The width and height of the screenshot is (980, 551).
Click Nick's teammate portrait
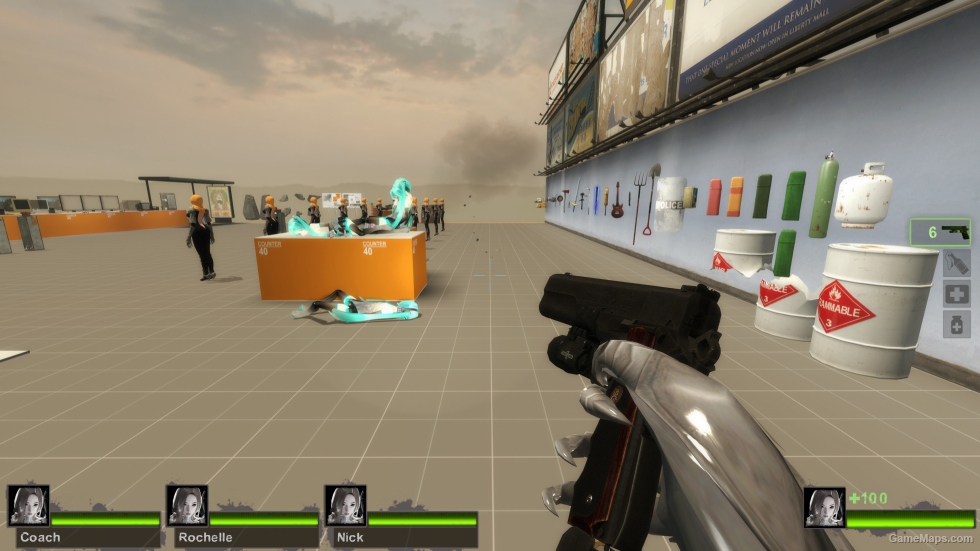click(x=345, y=506)
